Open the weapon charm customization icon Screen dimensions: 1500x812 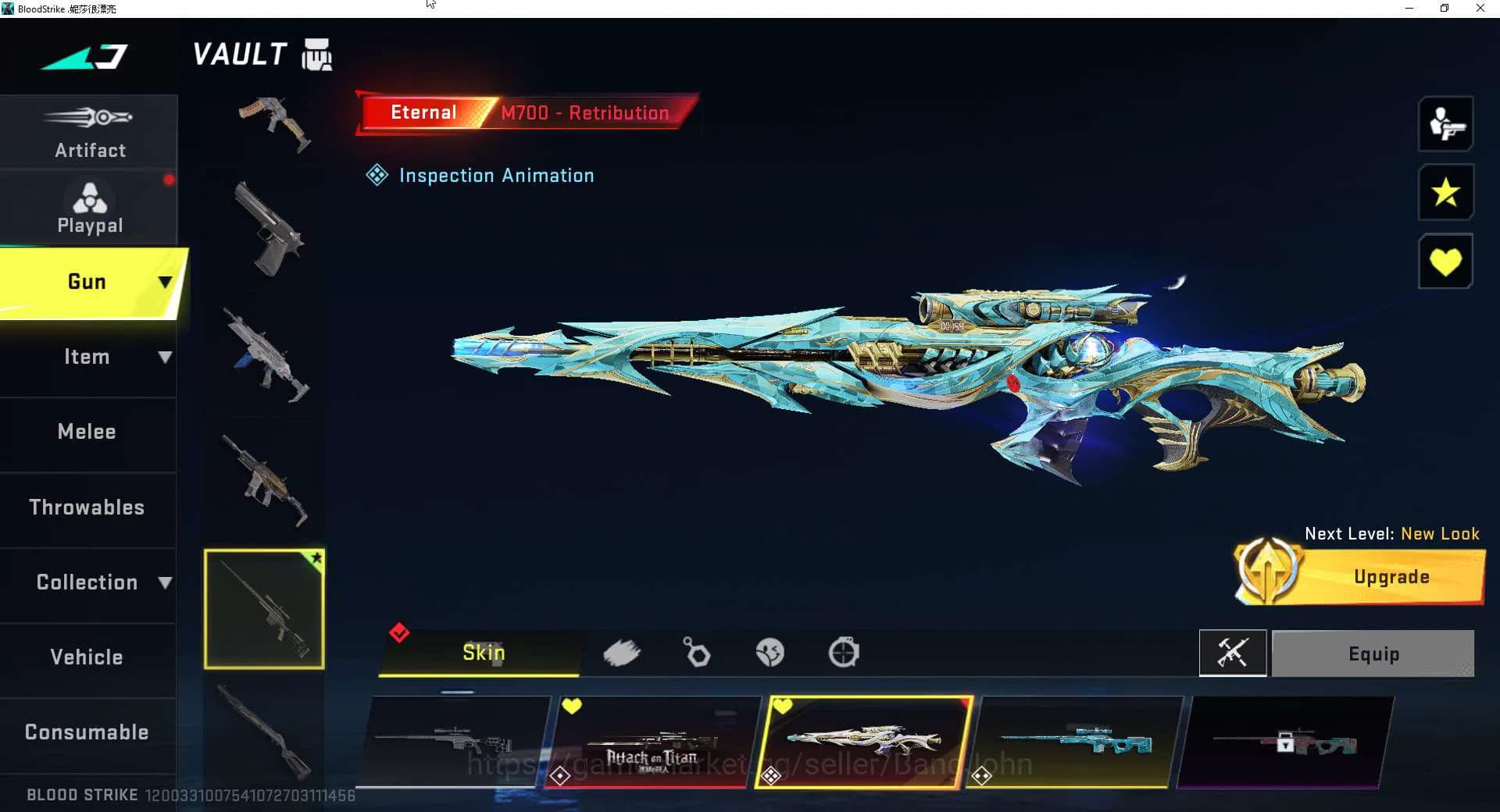(x=696, y=653)
